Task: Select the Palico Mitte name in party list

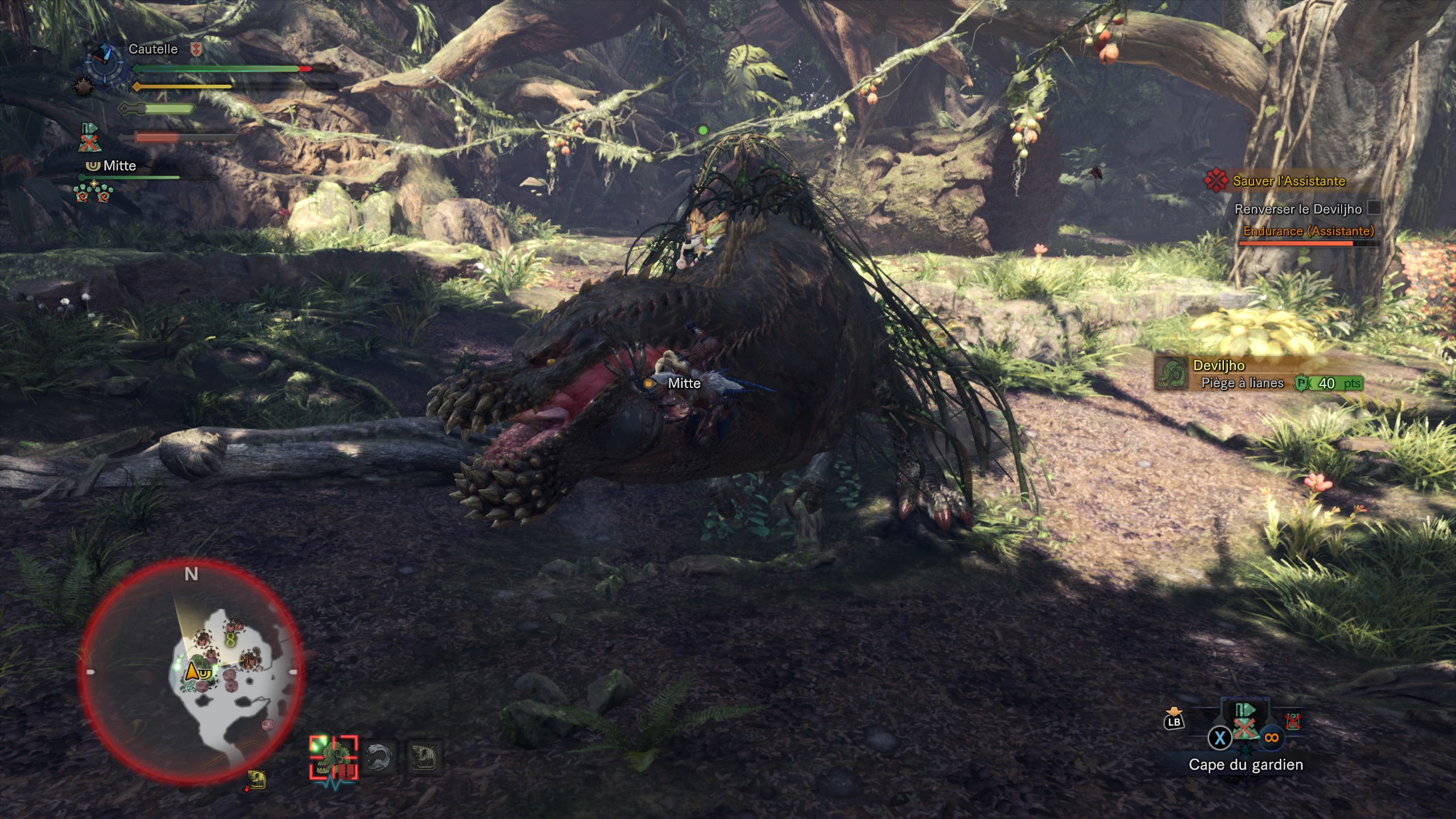Action: [119, 166]
